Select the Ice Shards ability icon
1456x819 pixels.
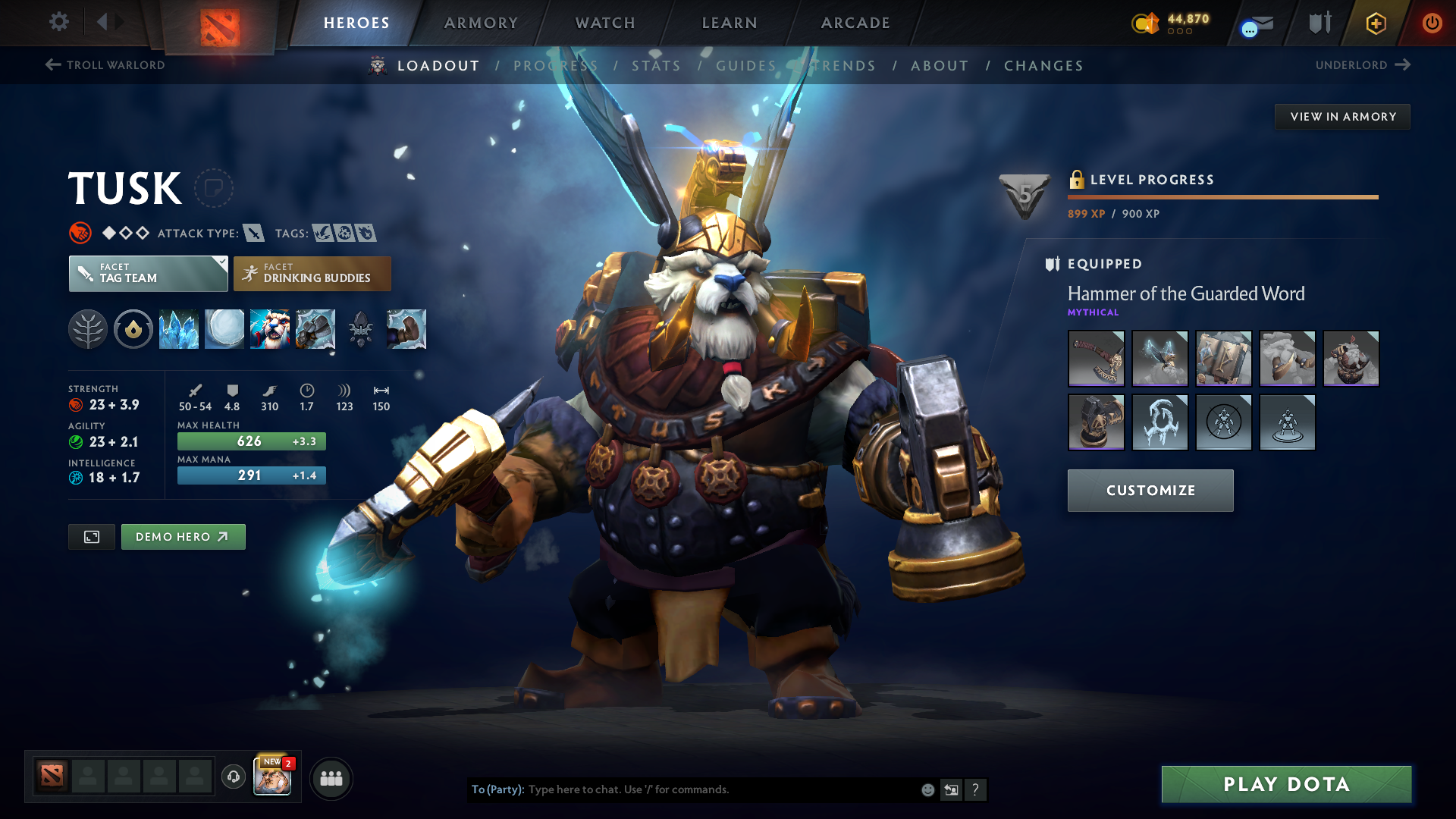pyautogui.click(x=179, y=329)
